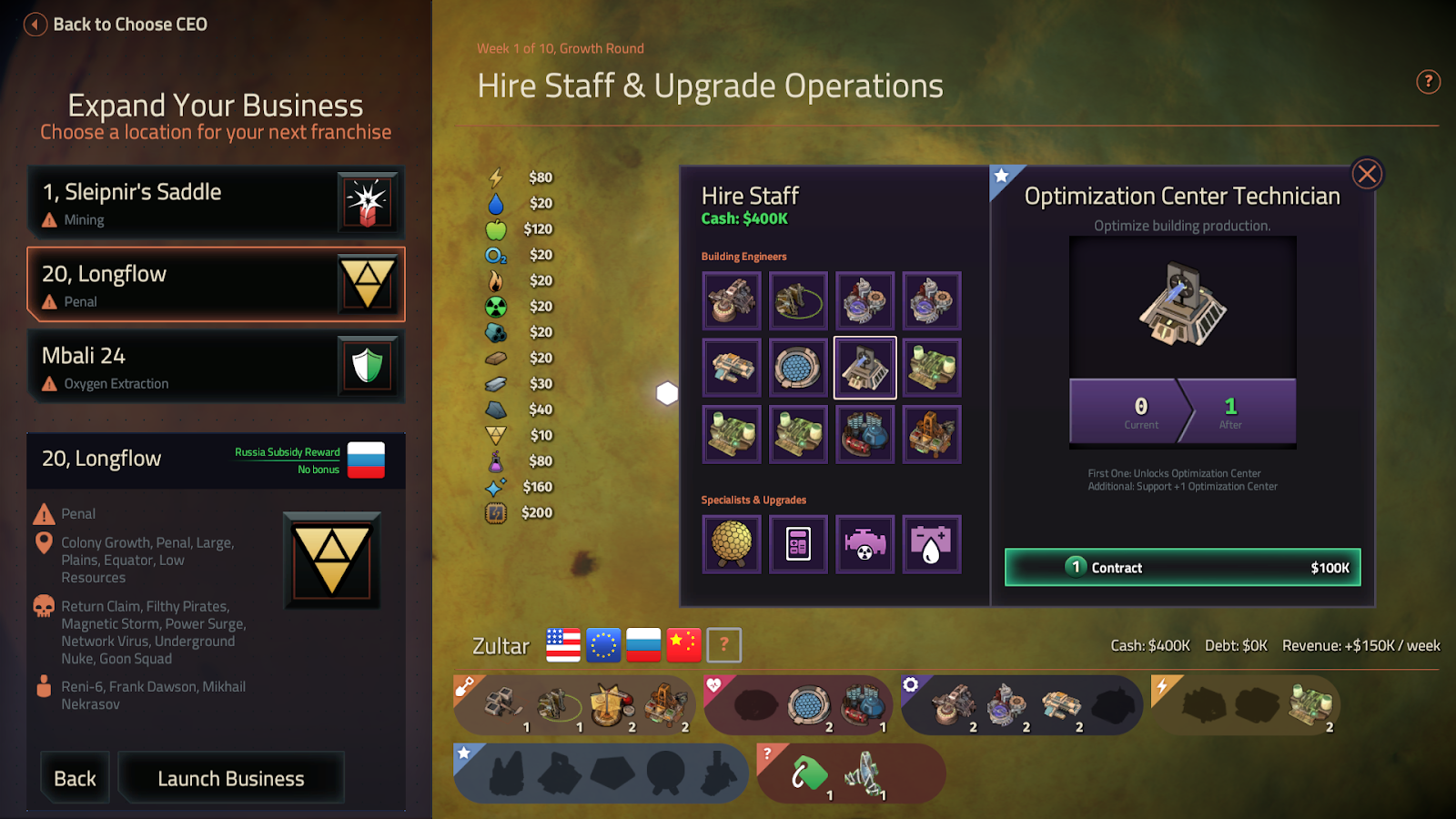Pick the Mbali 24 location
This screenshot has width=1456, height=819.
216,366
